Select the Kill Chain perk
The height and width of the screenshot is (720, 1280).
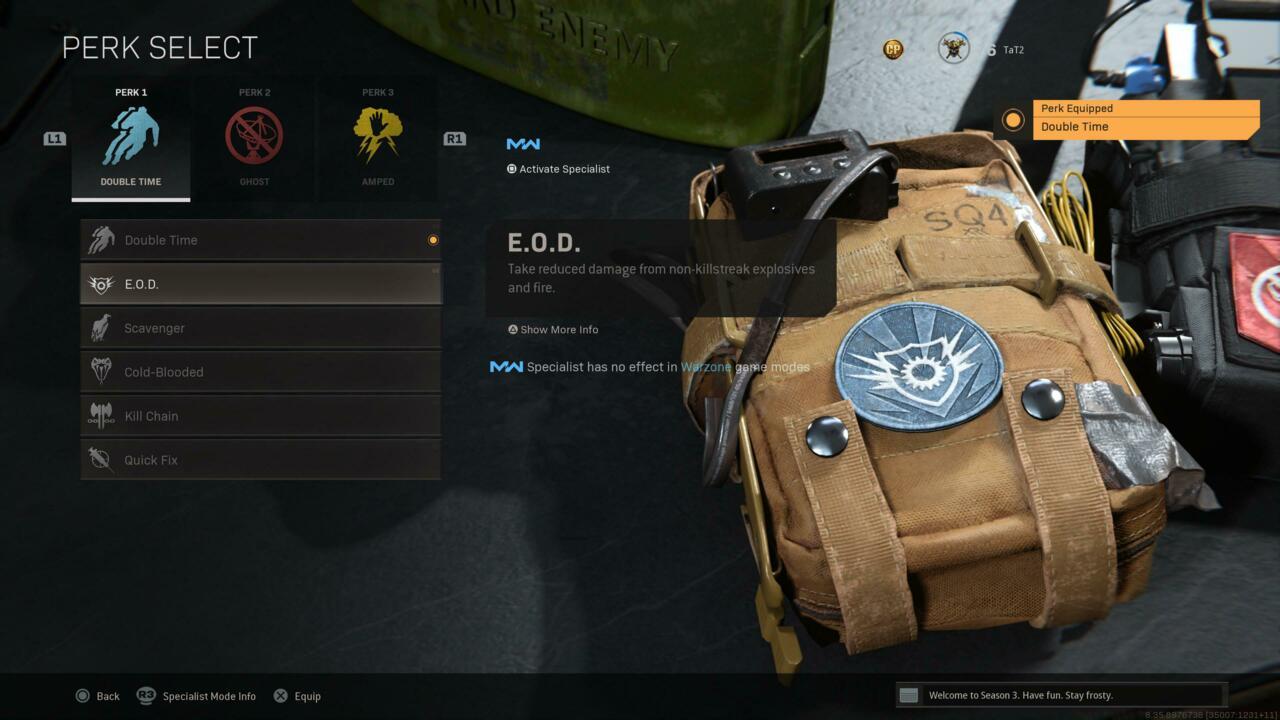click(260, 416)
